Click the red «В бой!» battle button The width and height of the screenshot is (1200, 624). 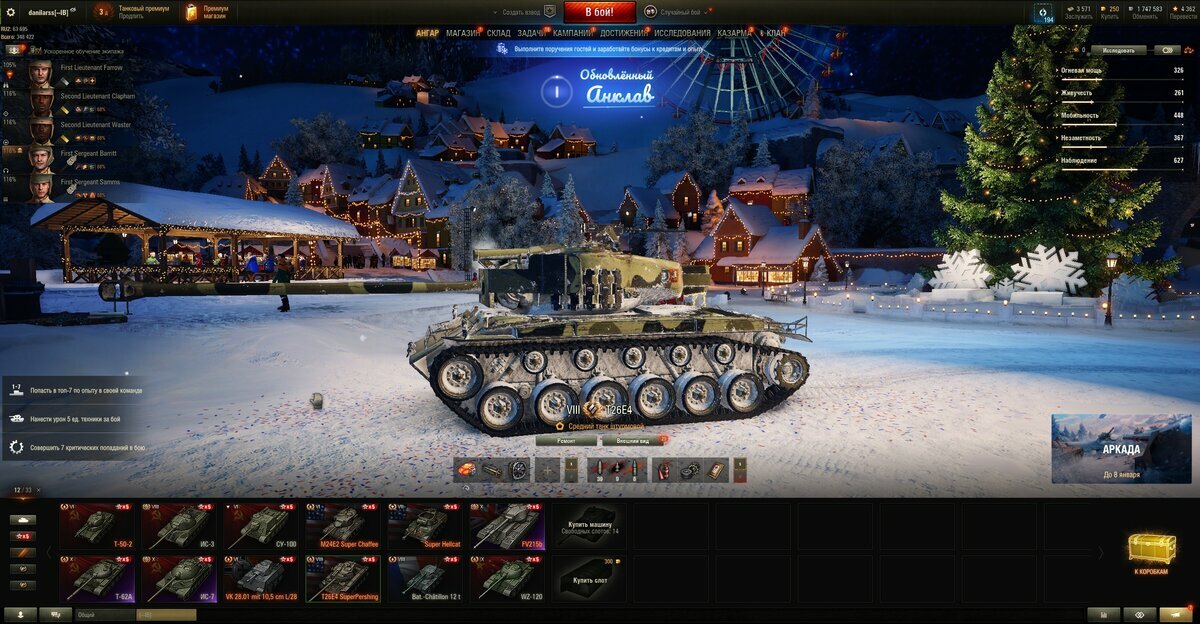click(x=600, y=12)
